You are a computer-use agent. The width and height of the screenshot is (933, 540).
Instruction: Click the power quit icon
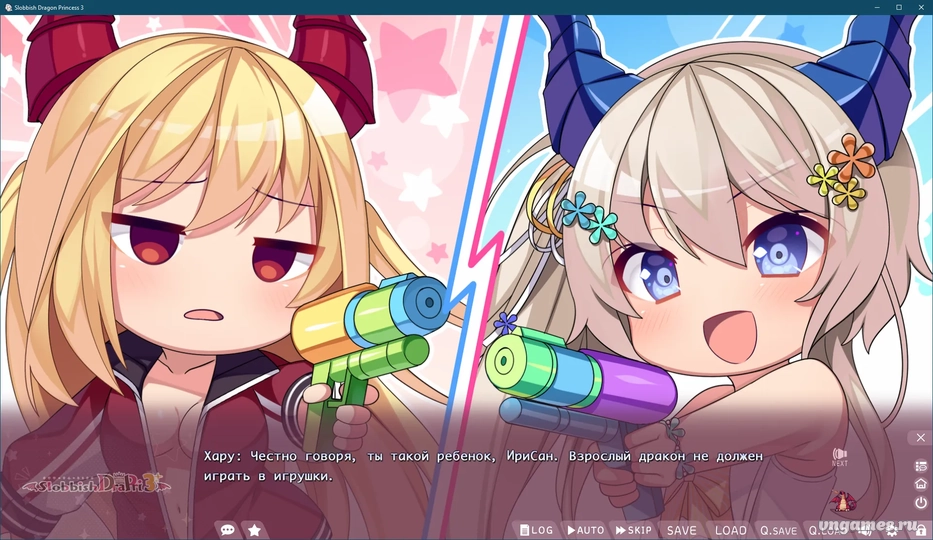point(920,502)
